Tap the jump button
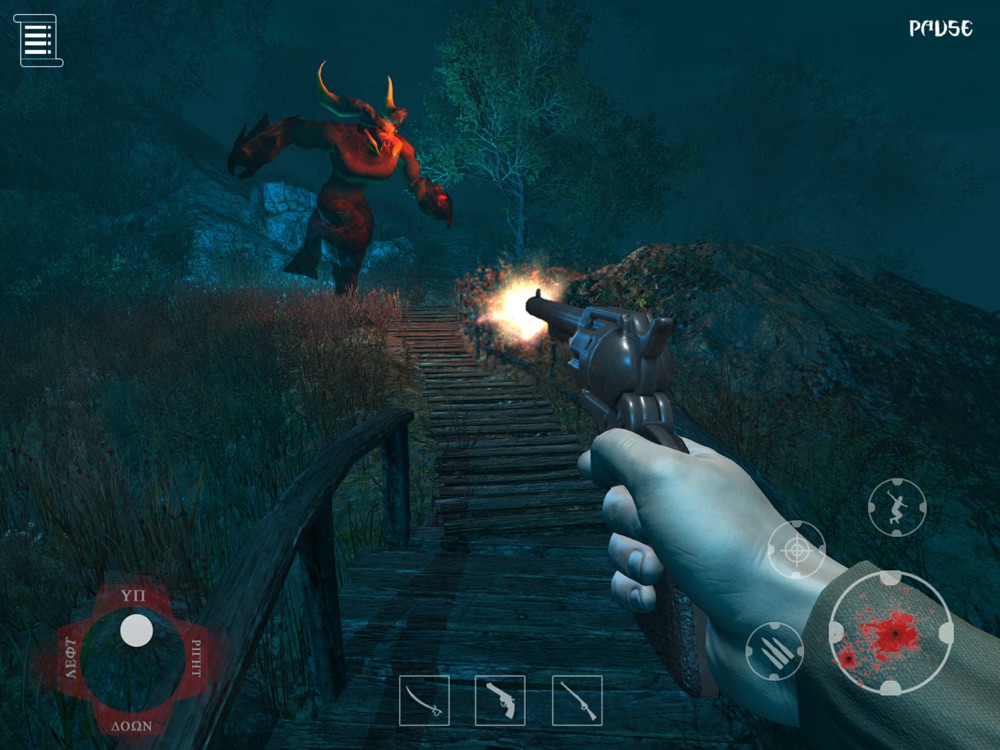Screen dimensions: 1000x750 coord(897,508)
